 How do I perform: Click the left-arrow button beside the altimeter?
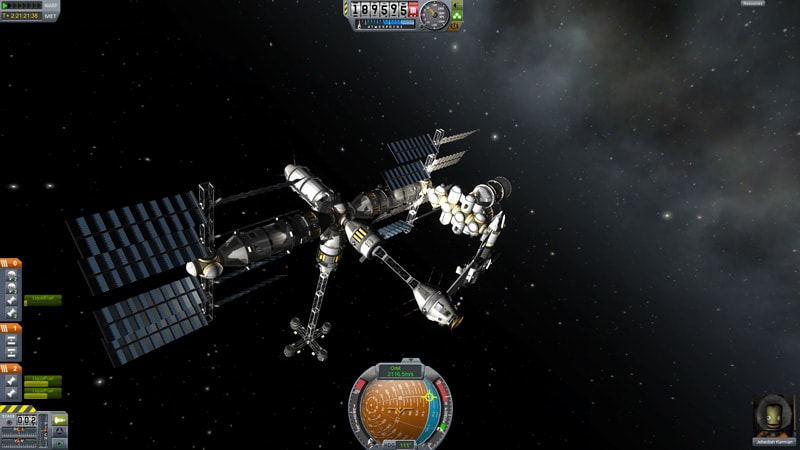(x=459, y=5)
